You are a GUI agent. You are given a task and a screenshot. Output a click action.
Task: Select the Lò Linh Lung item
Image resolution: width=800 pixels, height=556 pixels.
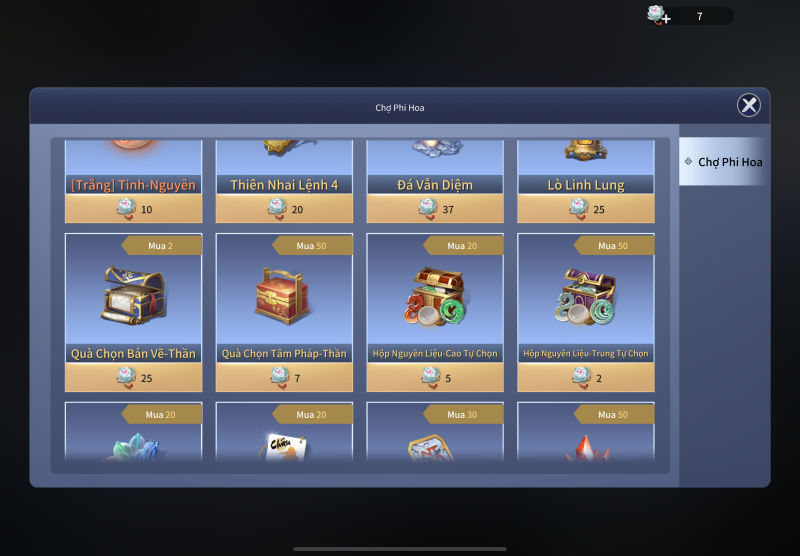tap(585, 167)
